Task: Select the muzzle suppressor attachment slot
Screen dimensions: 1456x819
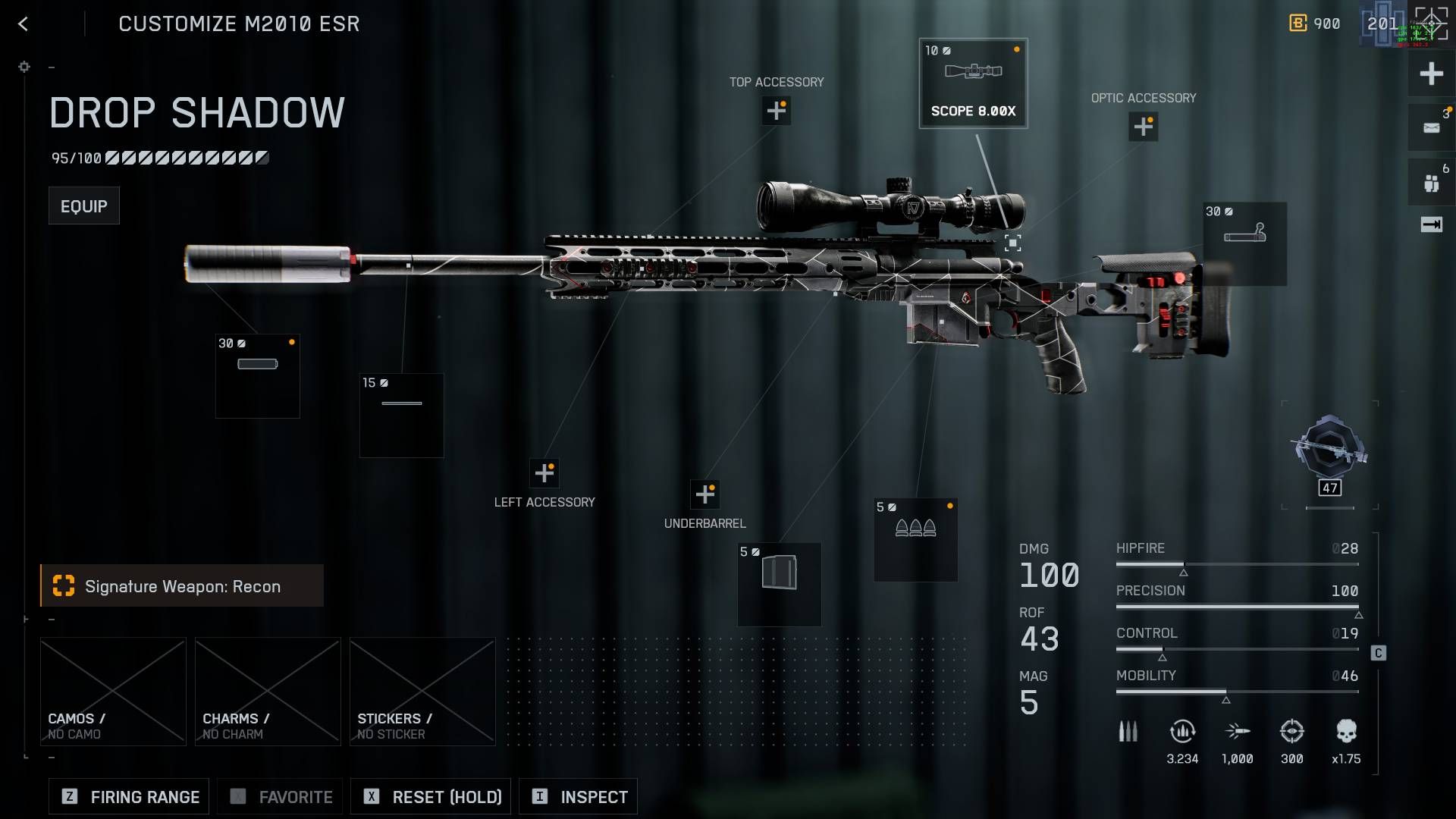Action: point(257,375)
